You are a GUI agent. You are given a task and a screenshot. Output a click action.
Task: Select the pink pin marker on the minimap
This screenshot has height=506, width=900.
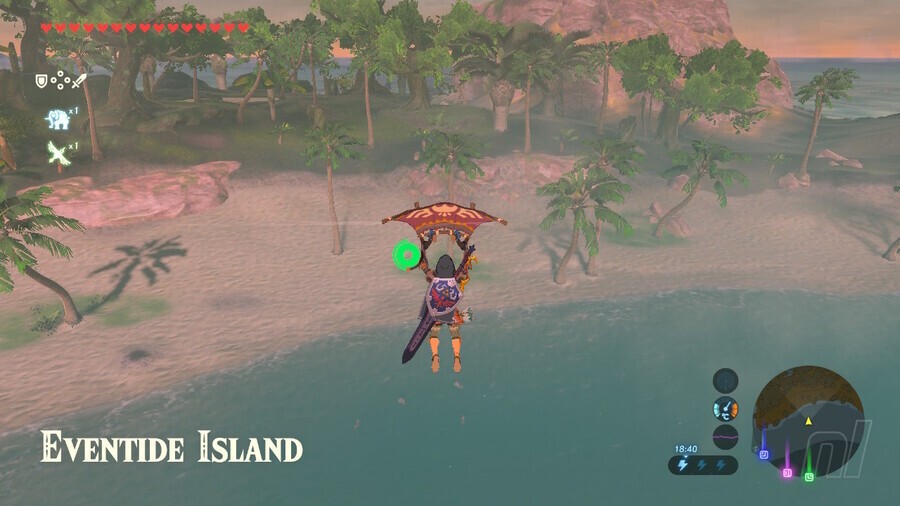click(787, 471)
